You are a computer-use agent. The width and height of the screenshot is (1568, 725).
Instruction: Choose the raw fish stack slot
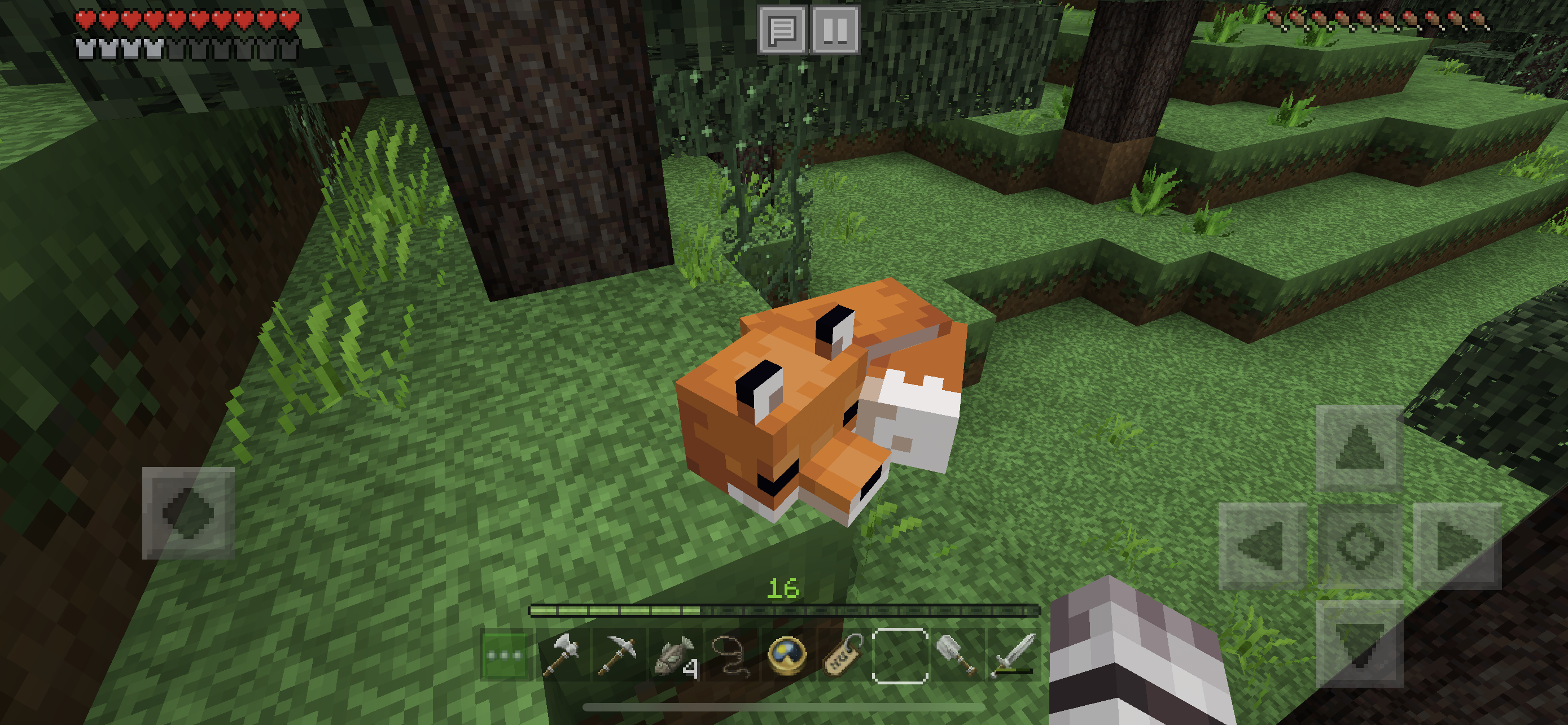(674, 656)
